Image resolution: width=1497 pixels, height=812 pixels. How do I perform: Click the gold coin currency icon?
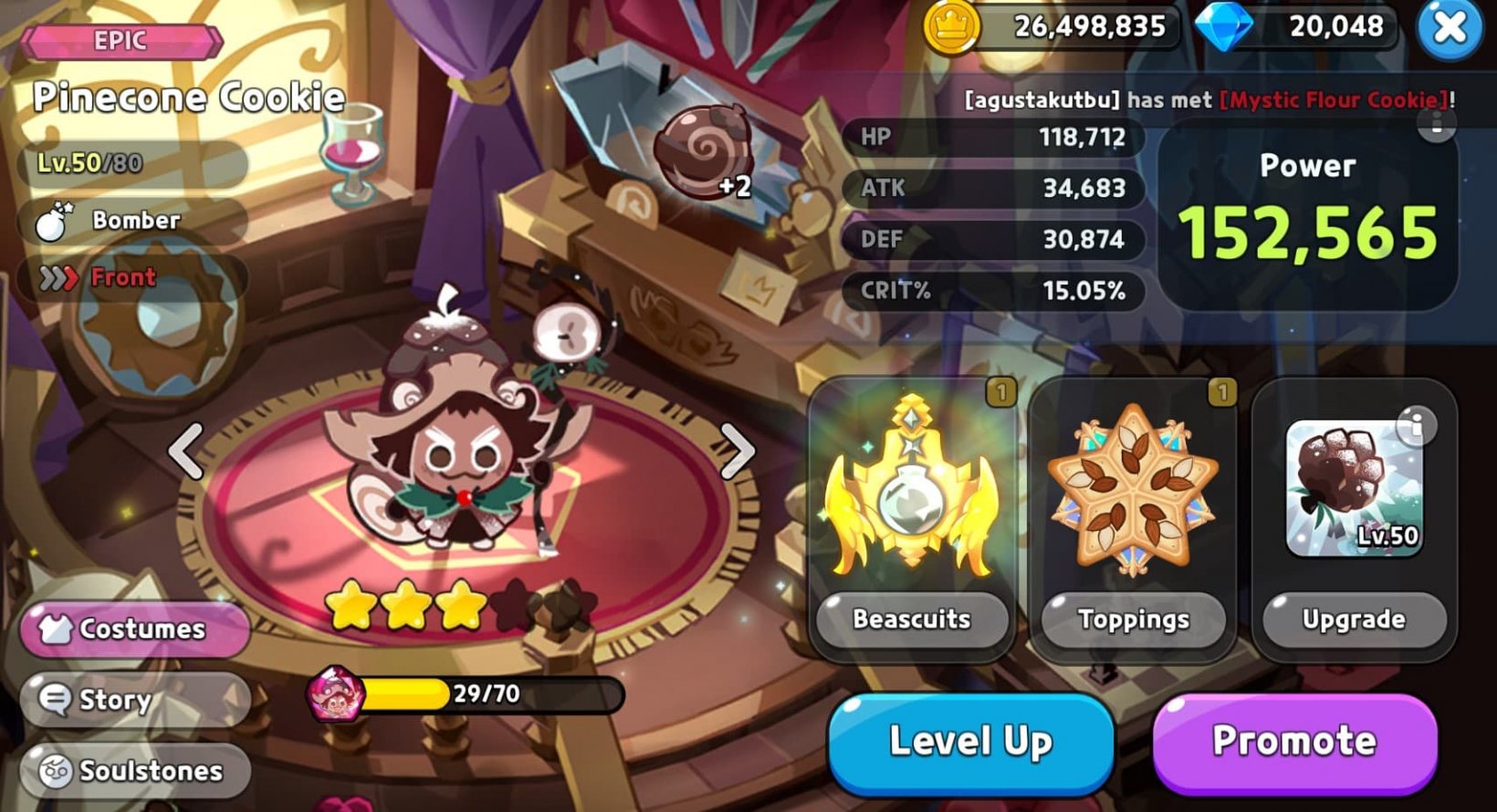pos(949,27)
